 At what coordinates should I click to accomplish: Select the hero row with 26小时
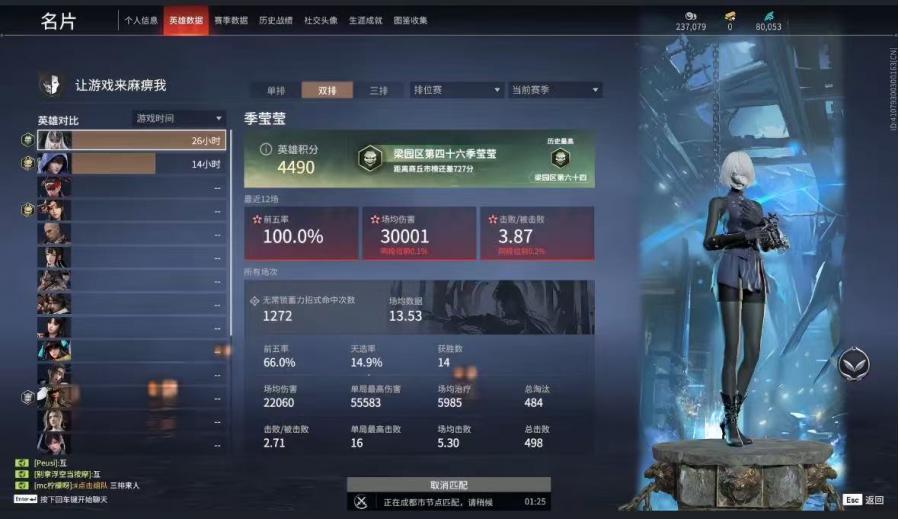pos(131,140)
